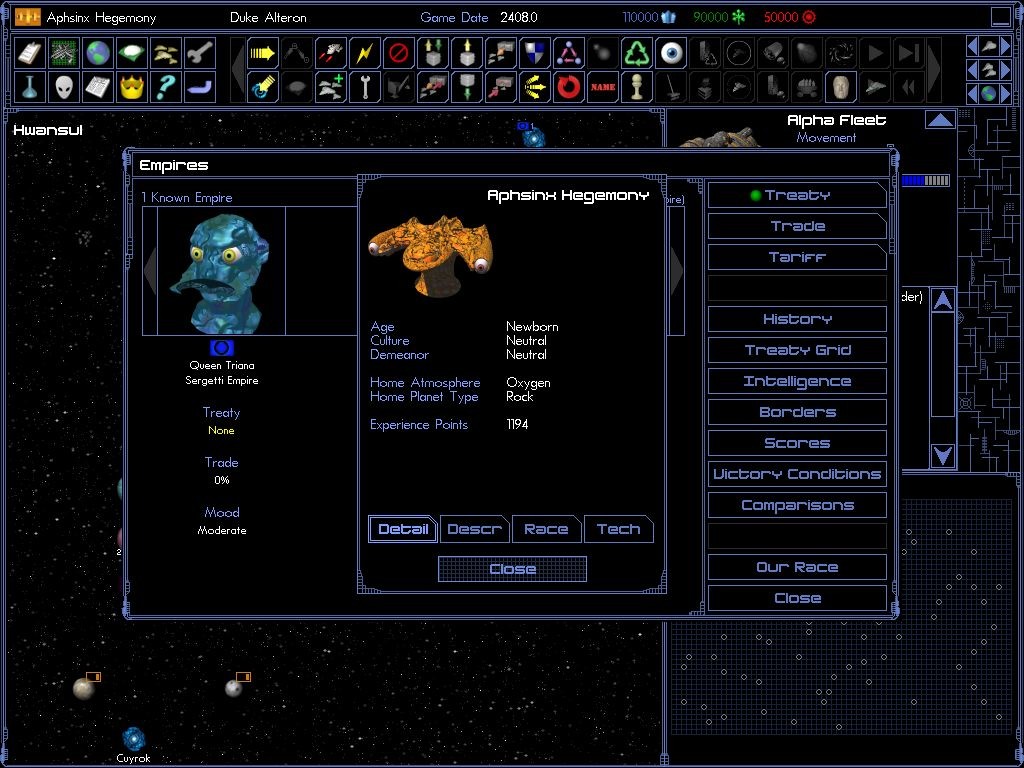Show the Treaty Grid
The image size is (1024, 768).
pos(797,350)
